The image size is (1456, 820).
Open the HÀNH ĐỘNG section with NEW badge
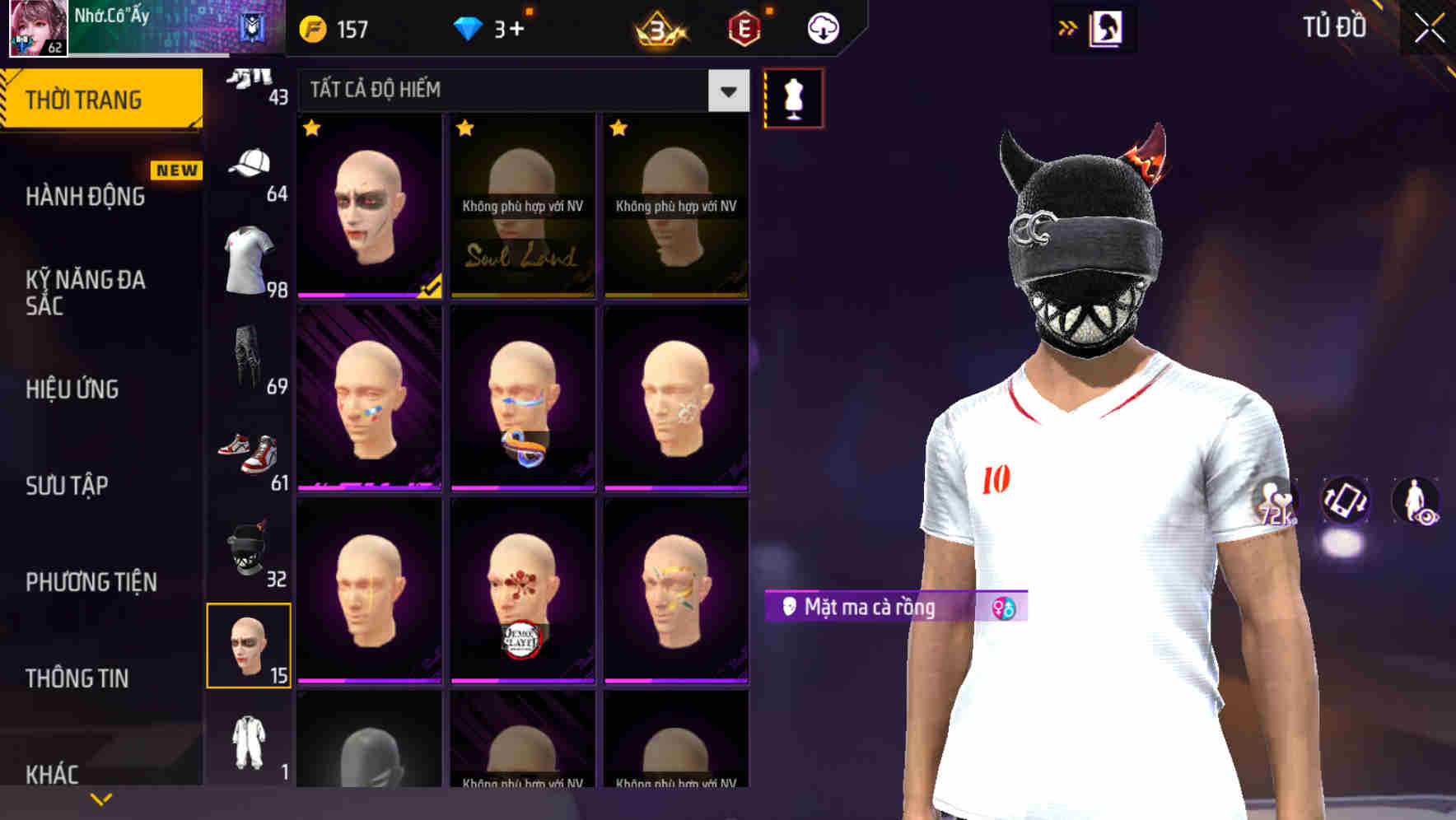[x=82, y=196]
